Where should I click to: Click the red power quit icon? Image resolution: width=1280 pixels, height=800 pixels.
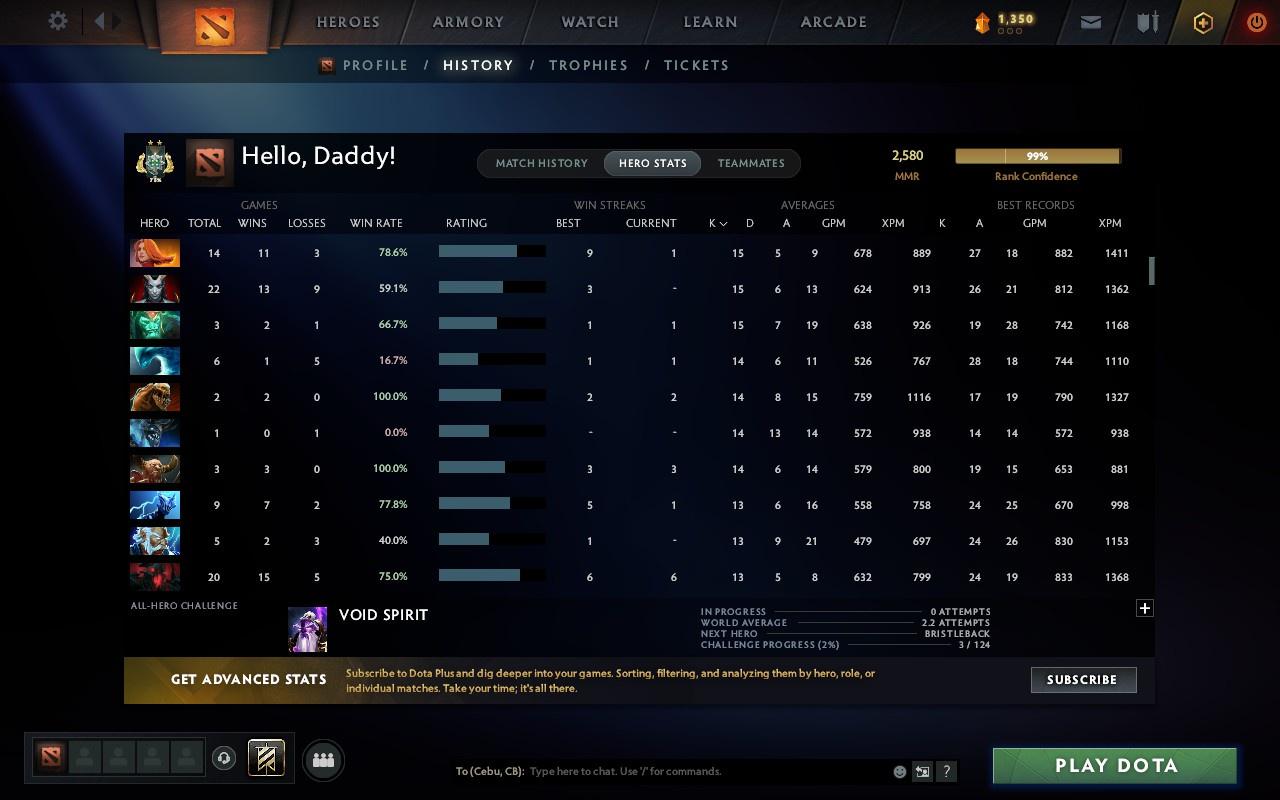[1256, 21]
